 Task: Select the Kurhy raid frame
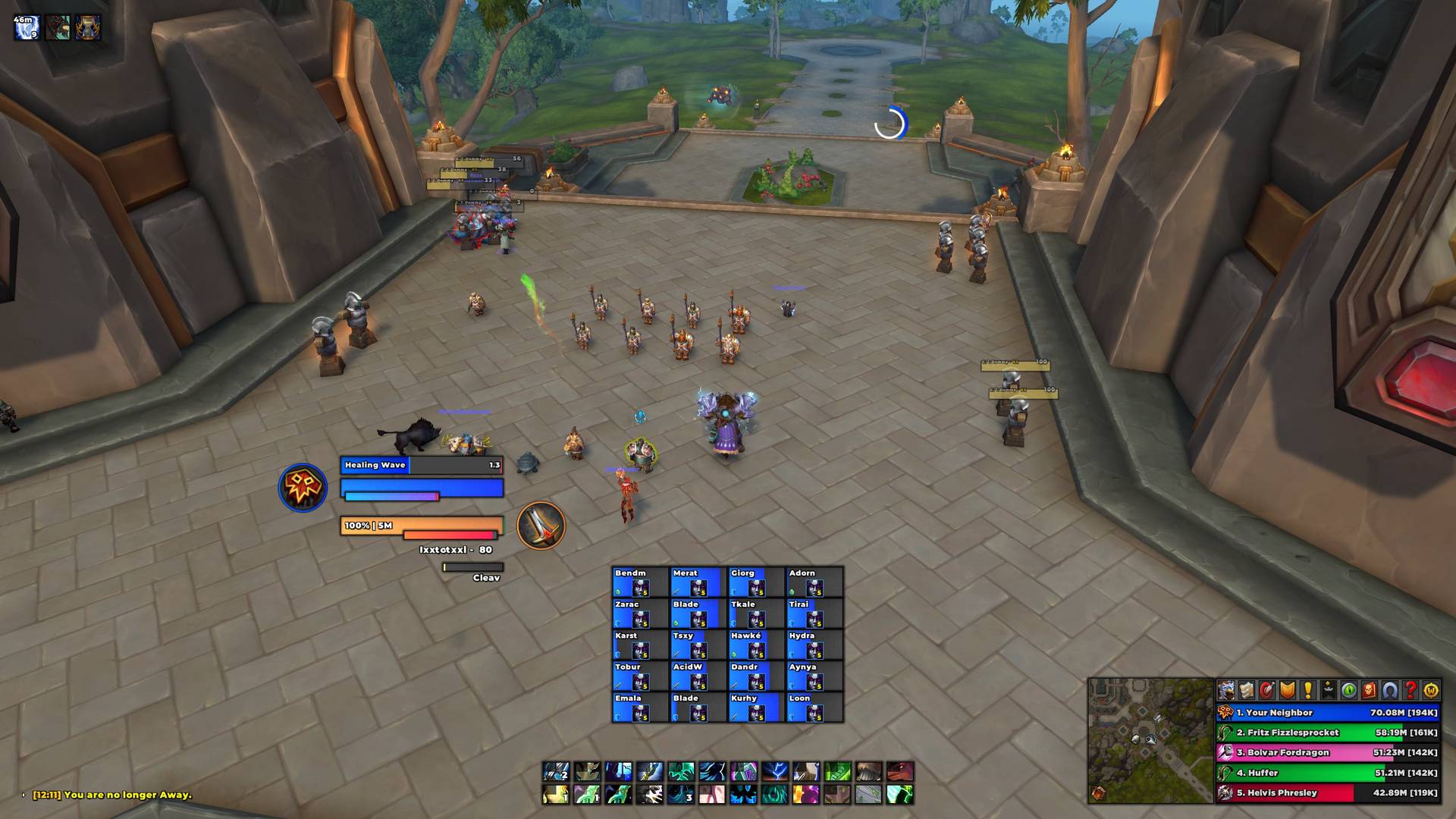[x=756, y=707]
